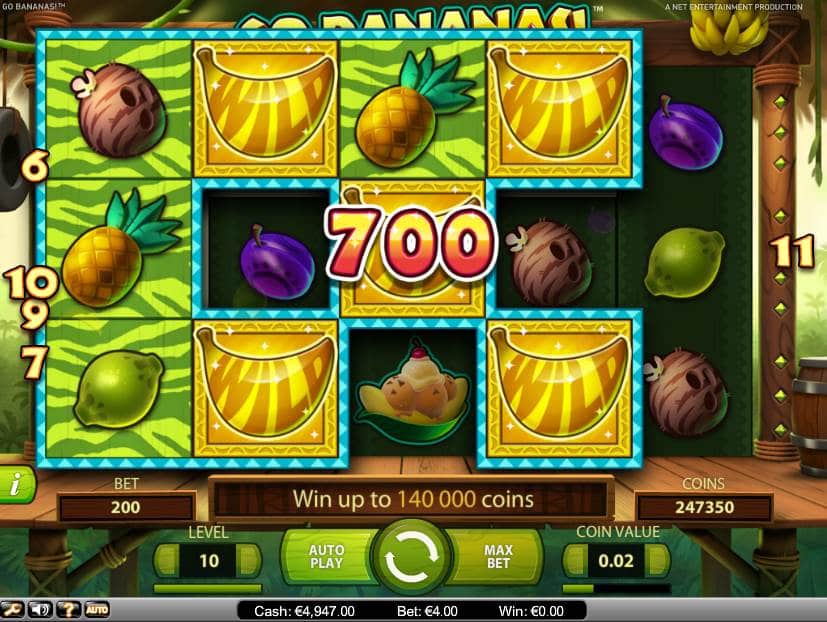Start Auto Play
The image size is (827, 622).
coord(326,557)
